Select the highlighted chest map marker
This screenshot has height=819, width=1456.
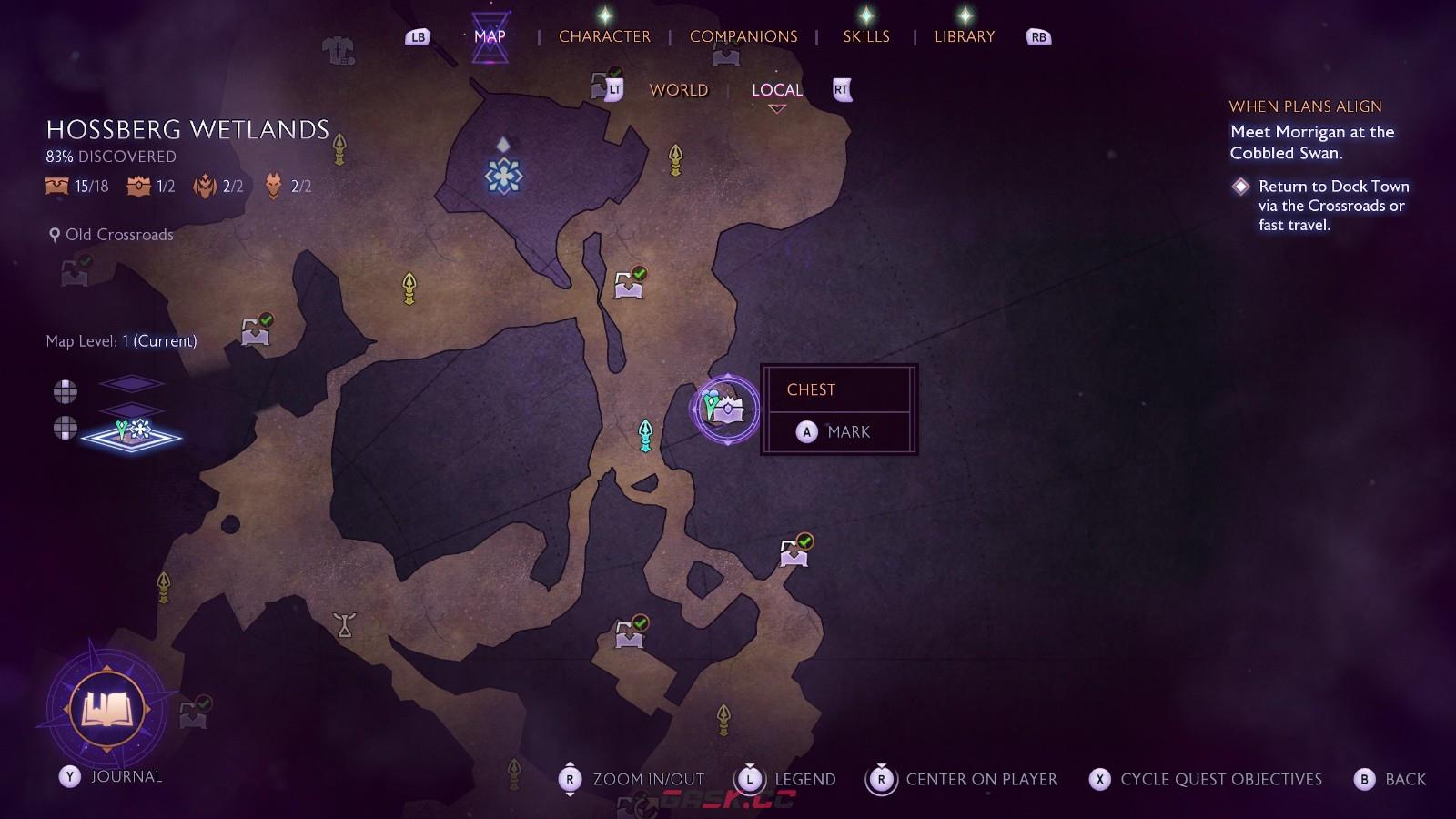tap(725, 409)
